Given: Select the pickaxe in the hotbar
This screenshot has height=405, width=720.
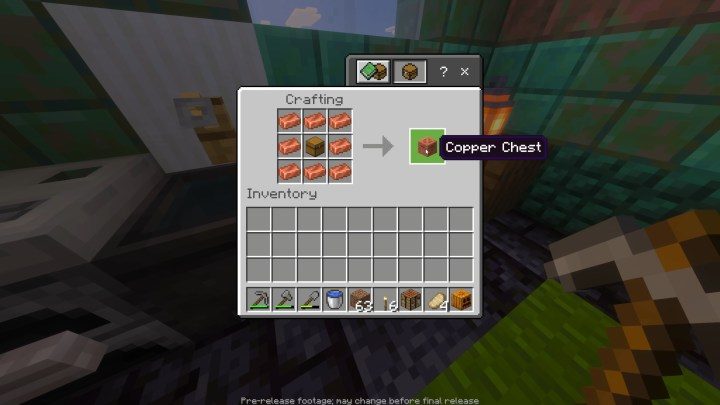Looking at the screenshot, I should pyautogui.click(x=258, y=298).
